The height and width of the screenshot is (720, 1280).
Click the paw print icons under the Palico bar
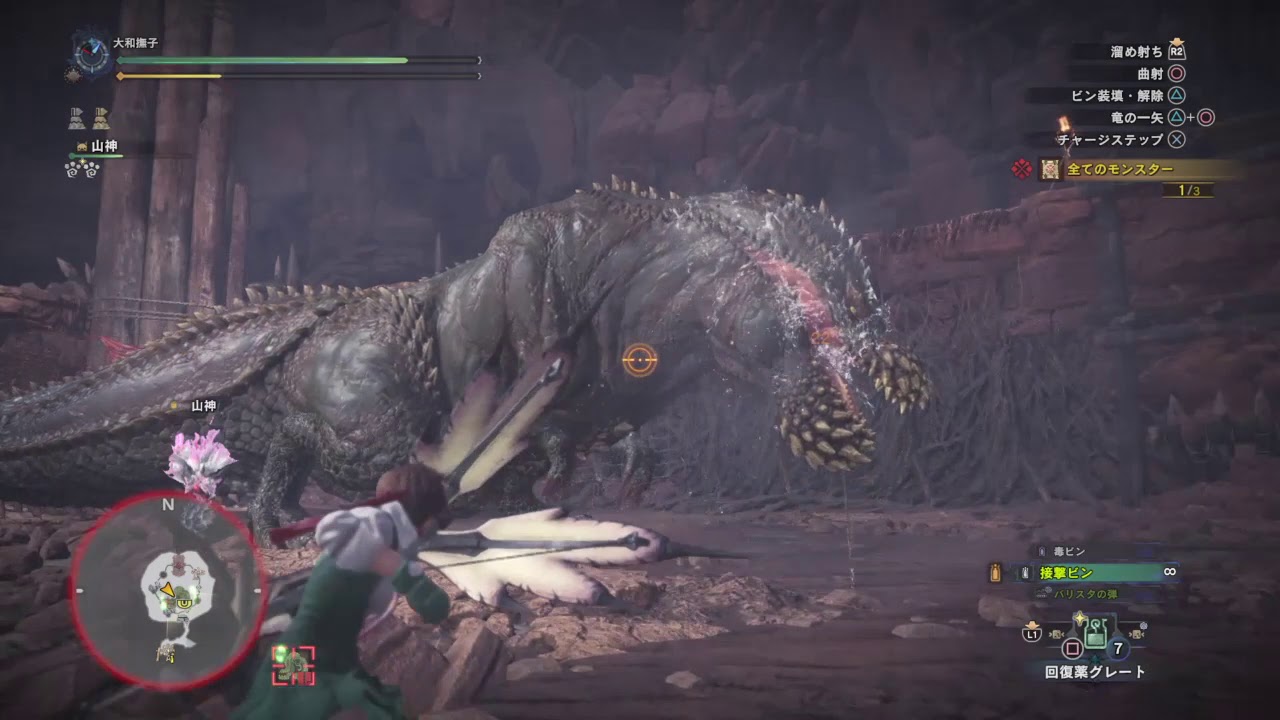click(x=82, y=169)
